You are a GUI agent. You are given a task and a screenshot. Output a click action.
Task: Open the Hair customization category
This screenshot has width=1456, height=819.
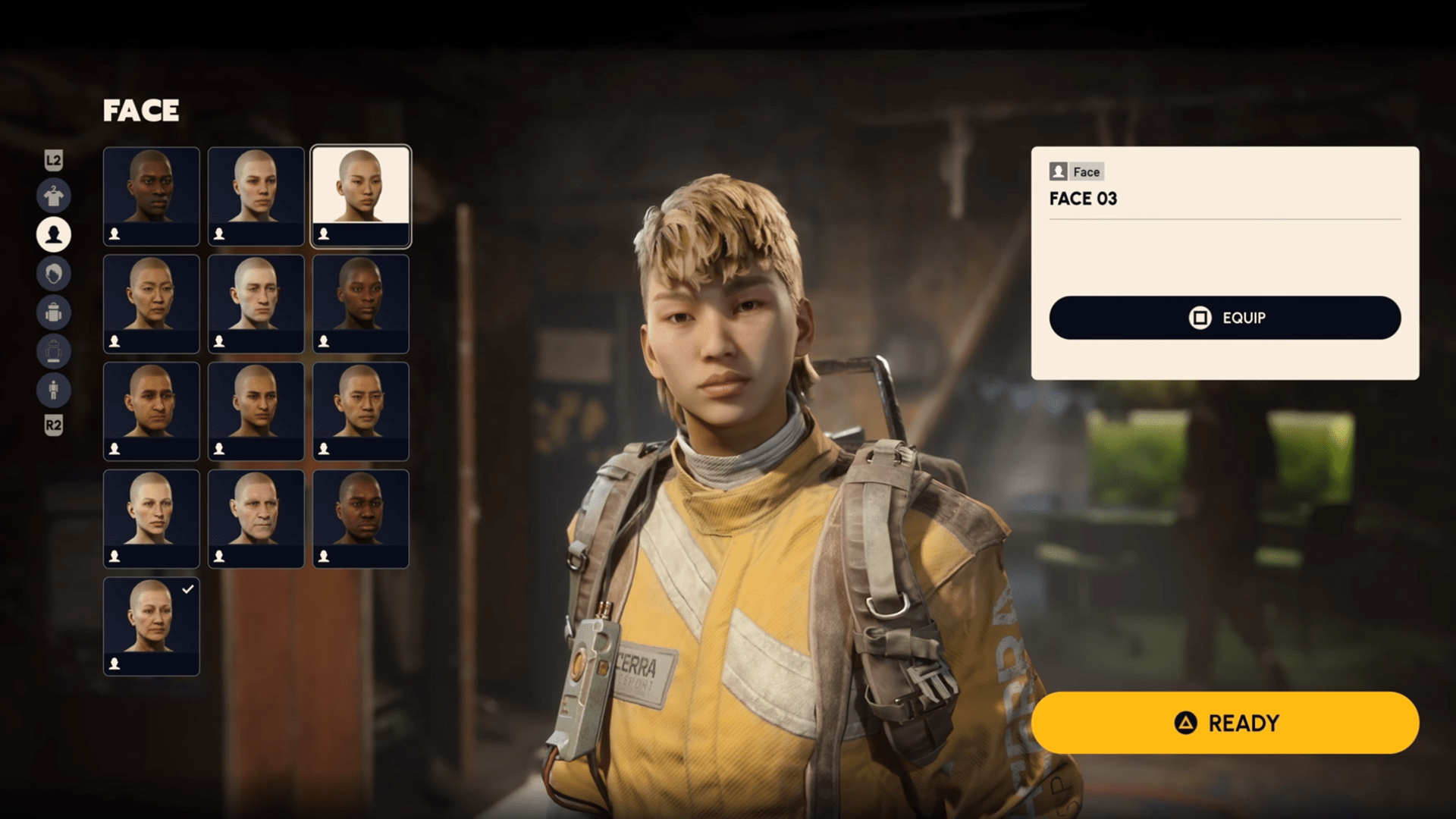coord(53,274)
